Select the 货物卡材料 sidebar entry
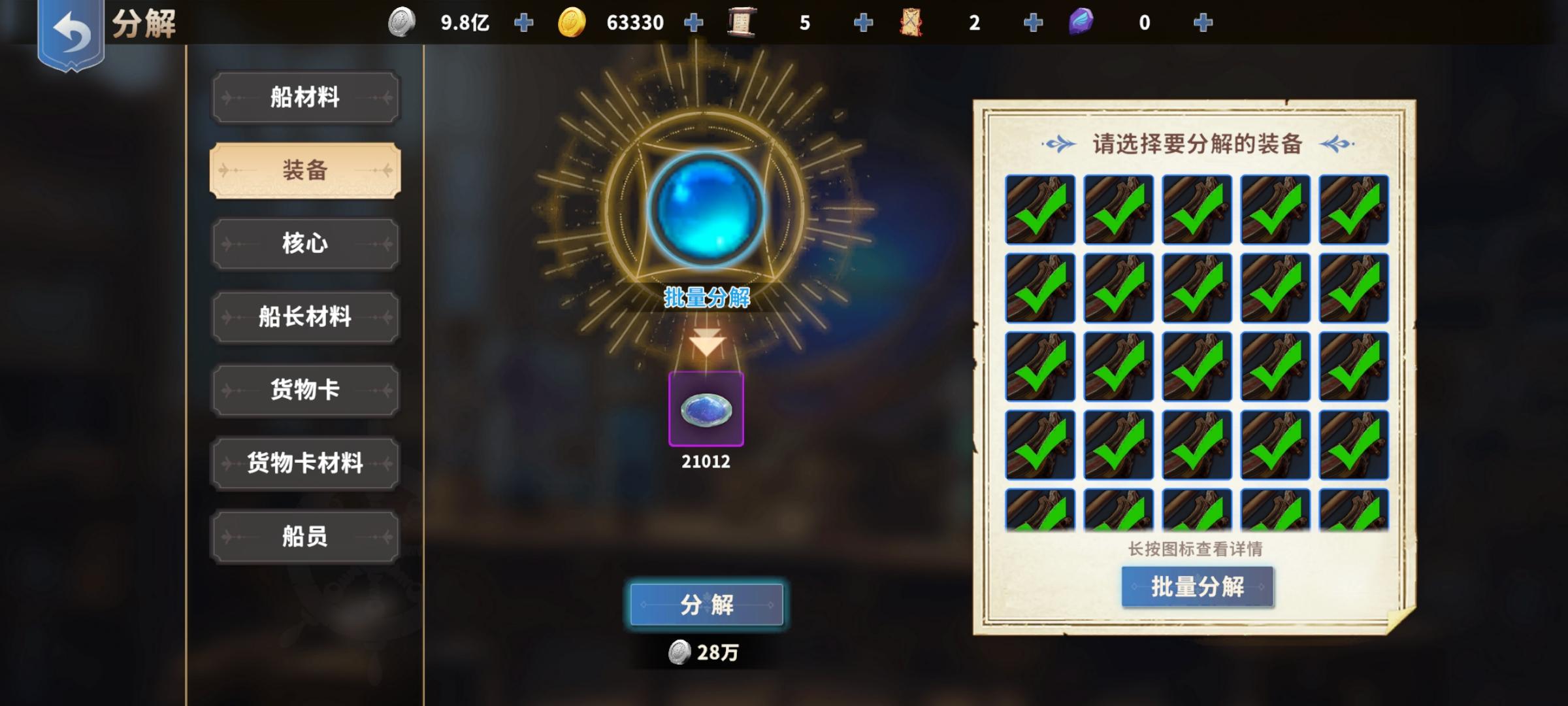This screenshot has width=1568, height=706. tap(305, 463)
